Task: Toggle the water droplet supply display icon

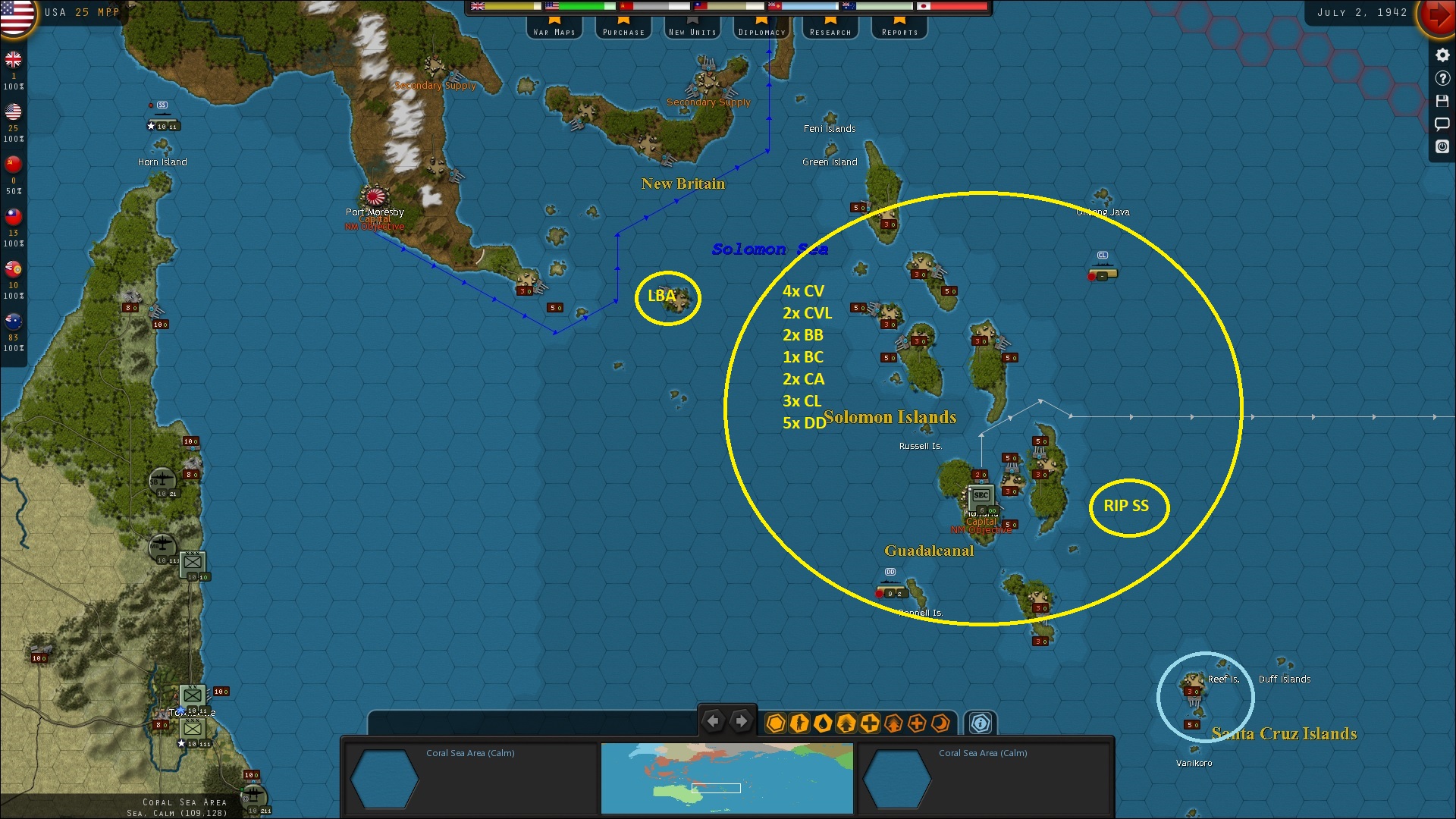Action: click(824, 724)
